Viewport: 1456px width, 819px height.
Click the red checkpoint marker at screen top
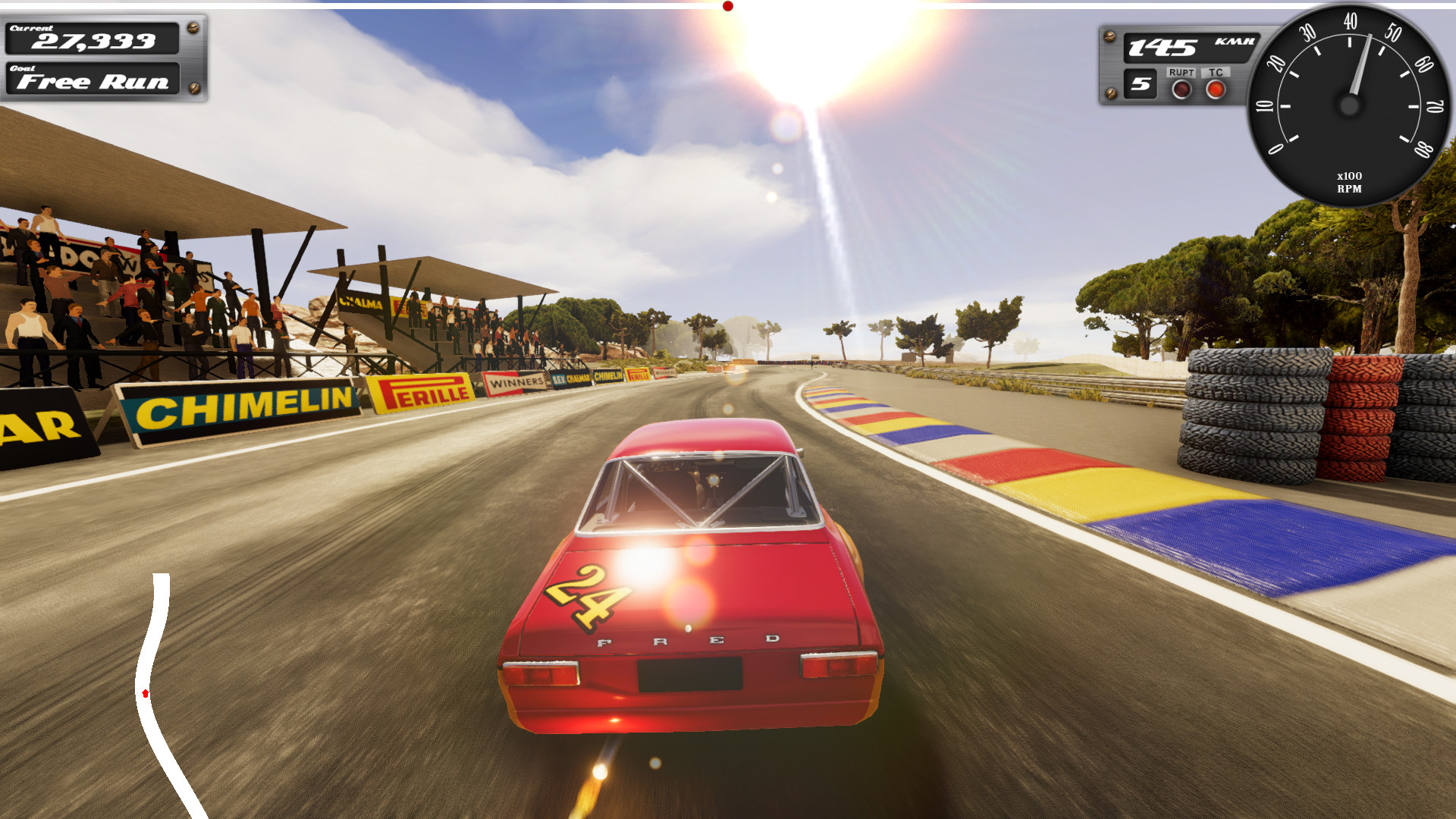(729, 6)
